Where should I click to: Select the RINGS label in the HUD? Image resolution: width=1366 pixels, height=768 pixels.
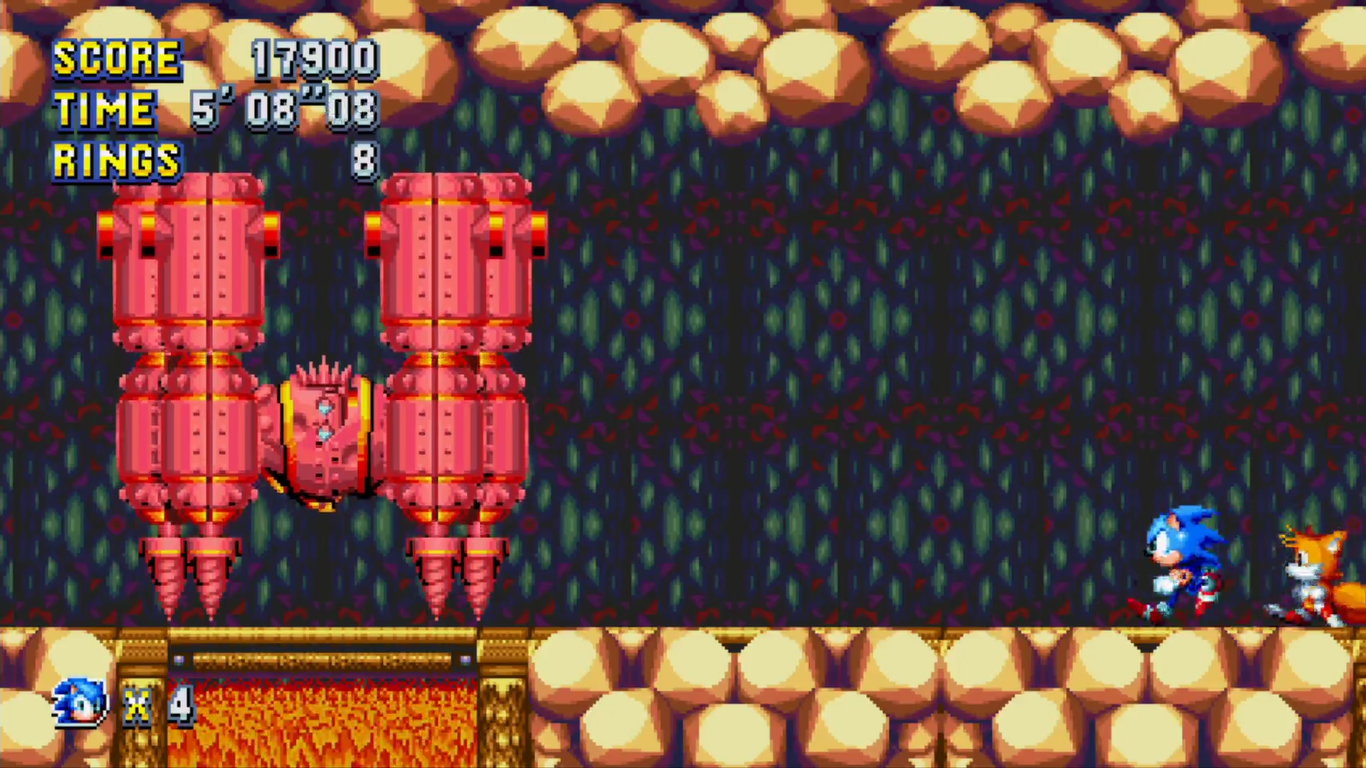114,160
